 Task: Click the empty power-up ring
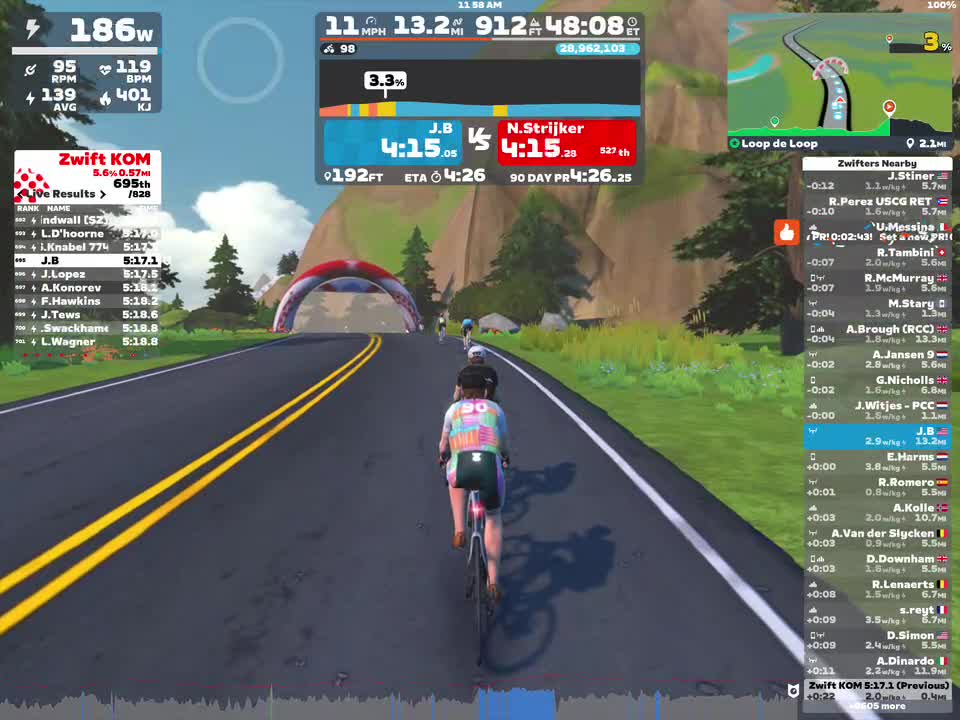tap(240, 59)
